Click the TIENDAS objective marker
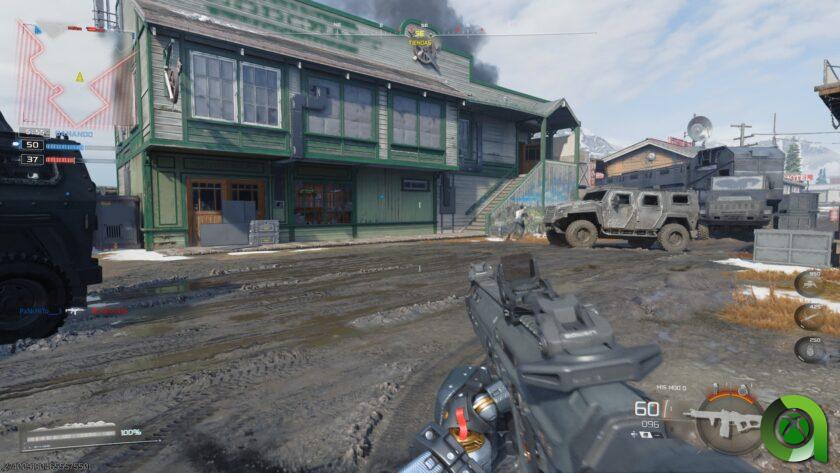840x473 pixels. [x=422, y=44]
